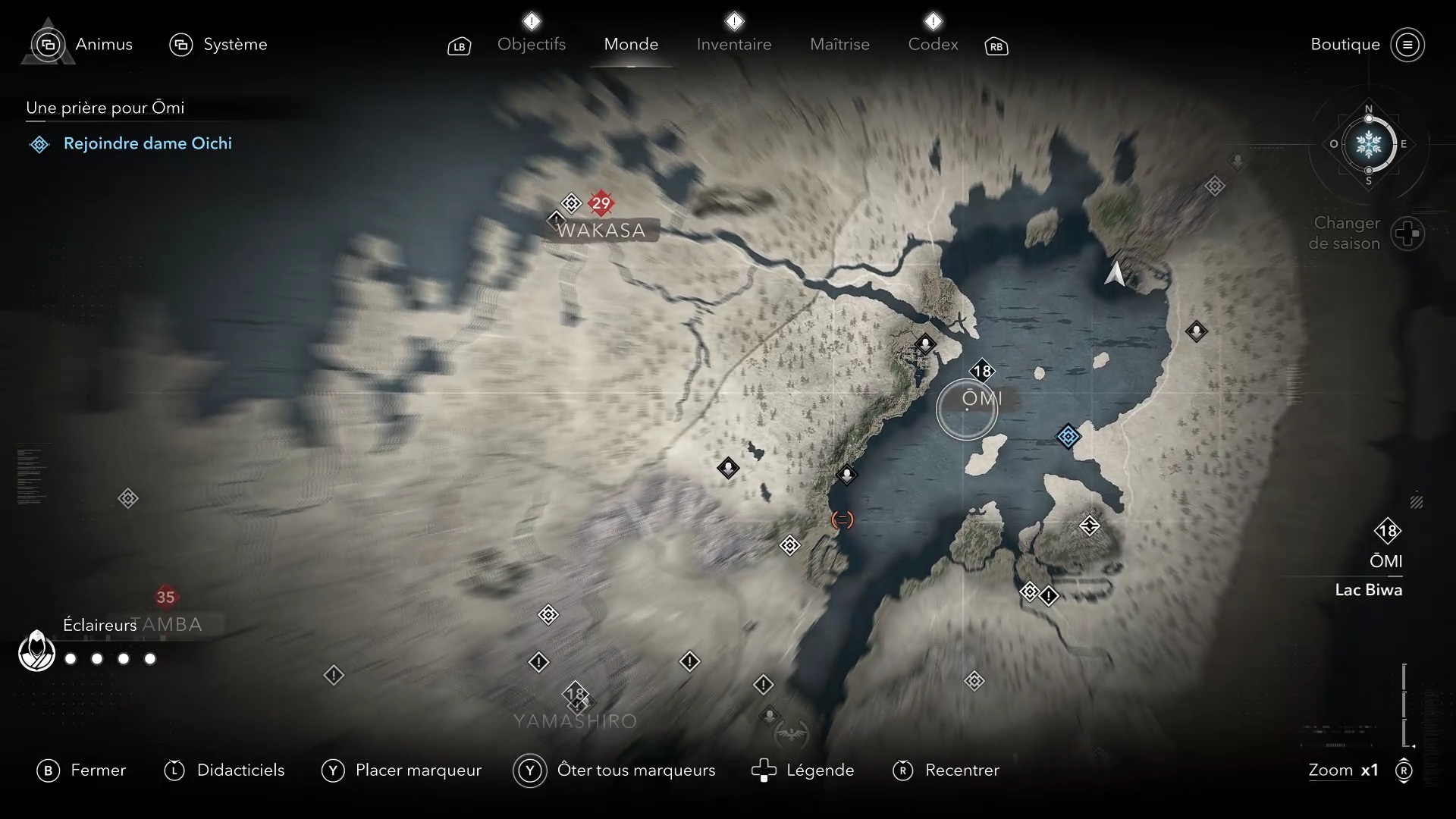Click the Éclaireurs scouts icon
Image resolution: width=1456 pixels, height=819 pixels.
pyautogui.click(x=36, y=651)
